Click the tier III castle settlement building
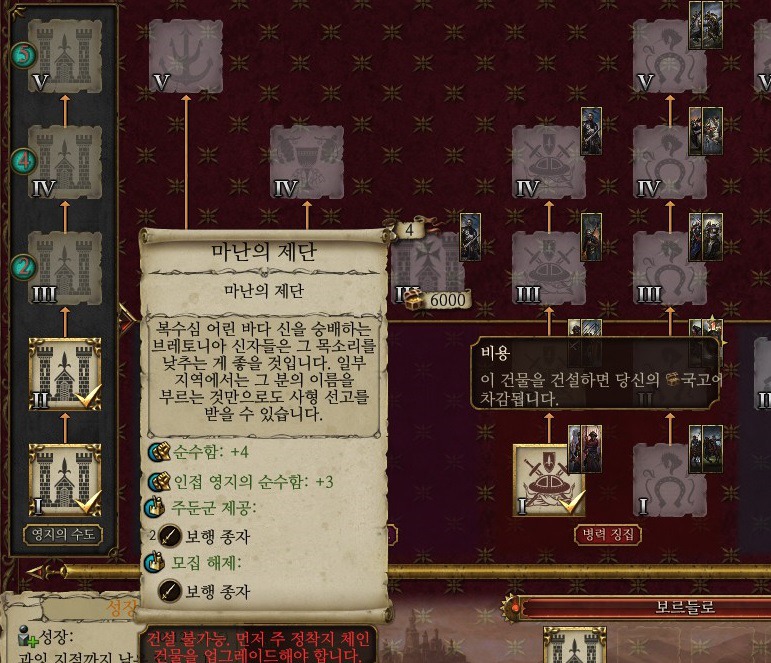The image size is (771, 663). (x=65, y=267)
